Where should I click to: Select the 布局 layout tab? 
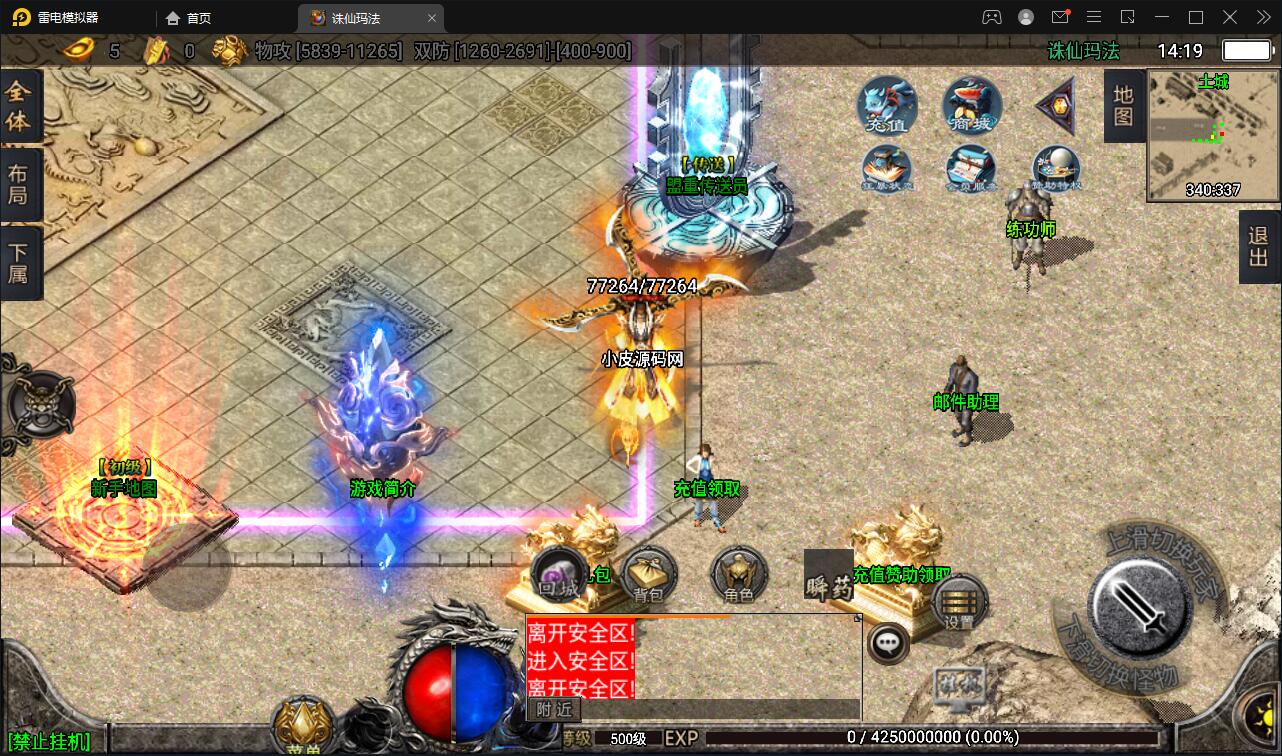point(19,184)
